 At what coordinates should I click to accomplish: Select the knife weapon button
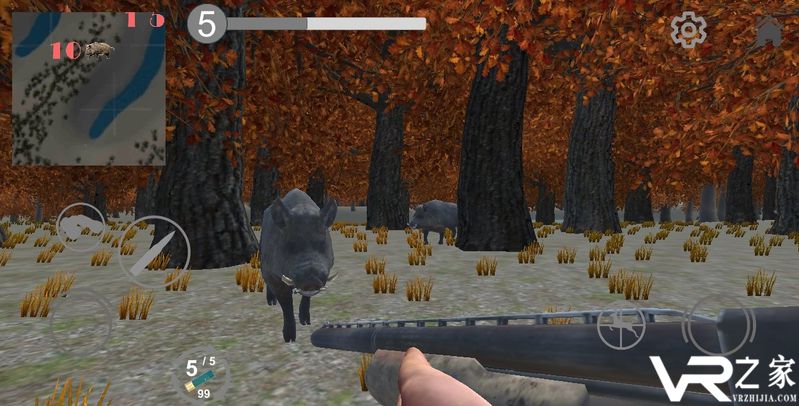point(154,251)
